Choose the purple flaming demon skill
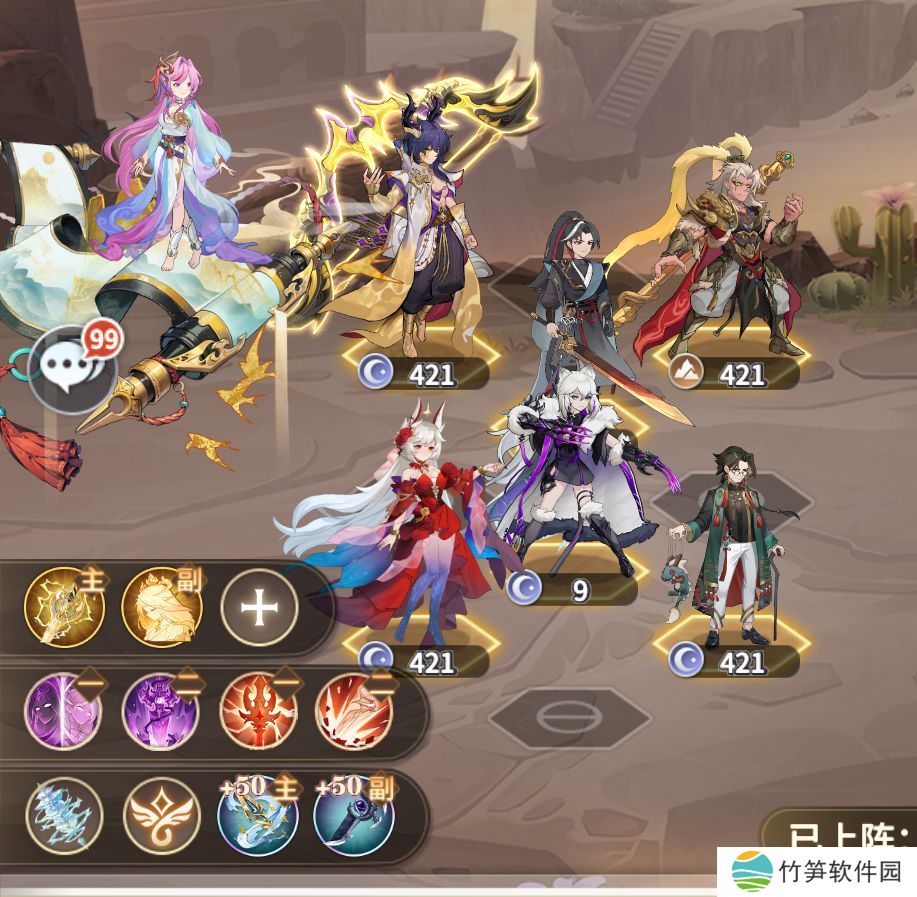This screenshot has height=897, width=917. click(161, 711)
